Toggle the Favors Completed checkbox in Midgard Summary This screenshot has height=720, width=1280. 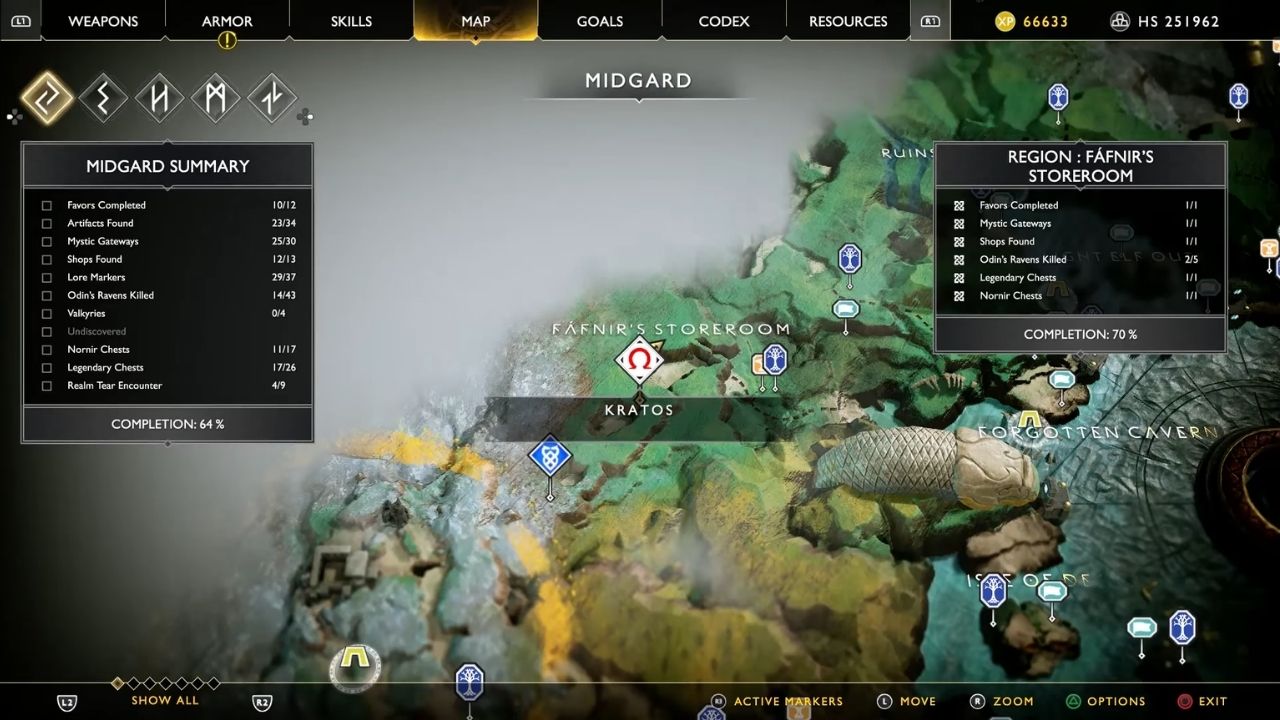(x=47, y=206)
